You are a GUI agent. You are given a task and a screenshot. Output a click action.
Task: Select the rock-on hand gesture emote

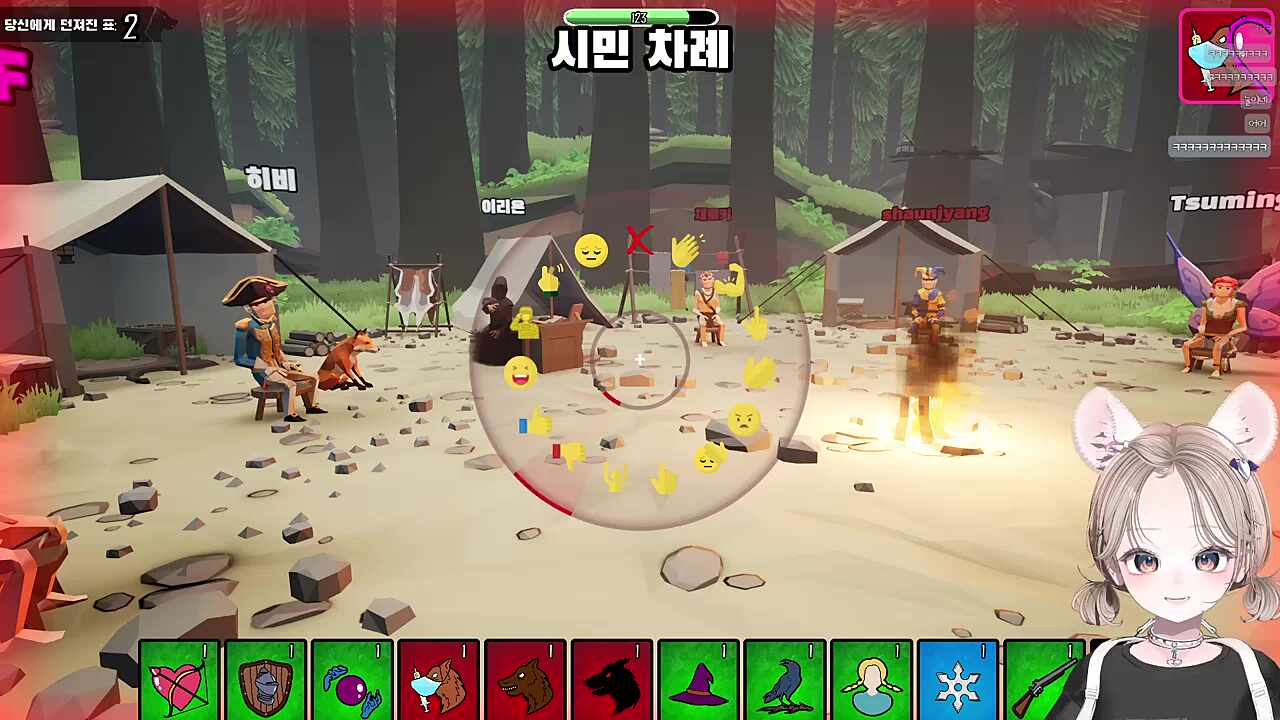point(614,478)
